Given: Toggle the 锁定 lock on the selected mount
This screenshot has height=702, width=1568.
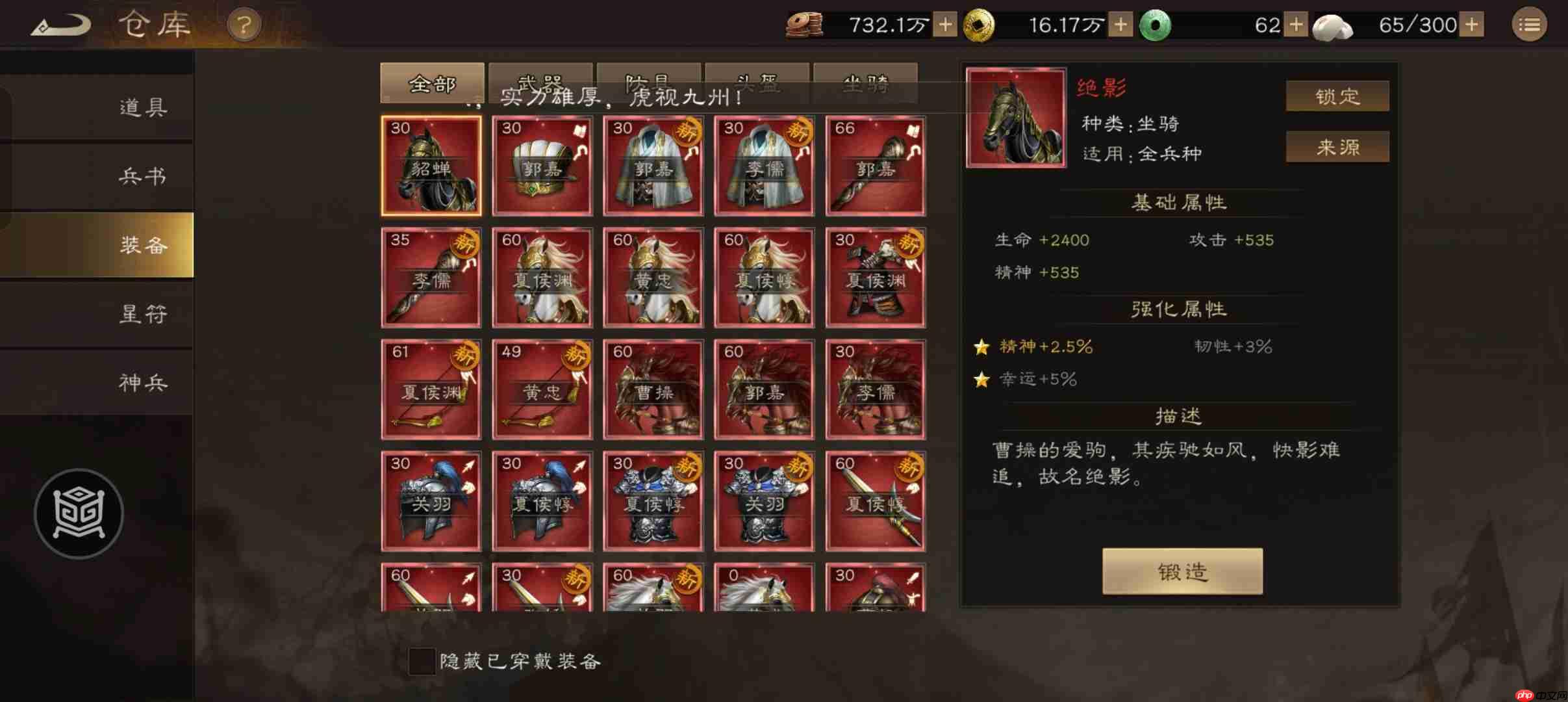Looking at the screenshot, I should pyautogui.click(x=1337, y=96).
